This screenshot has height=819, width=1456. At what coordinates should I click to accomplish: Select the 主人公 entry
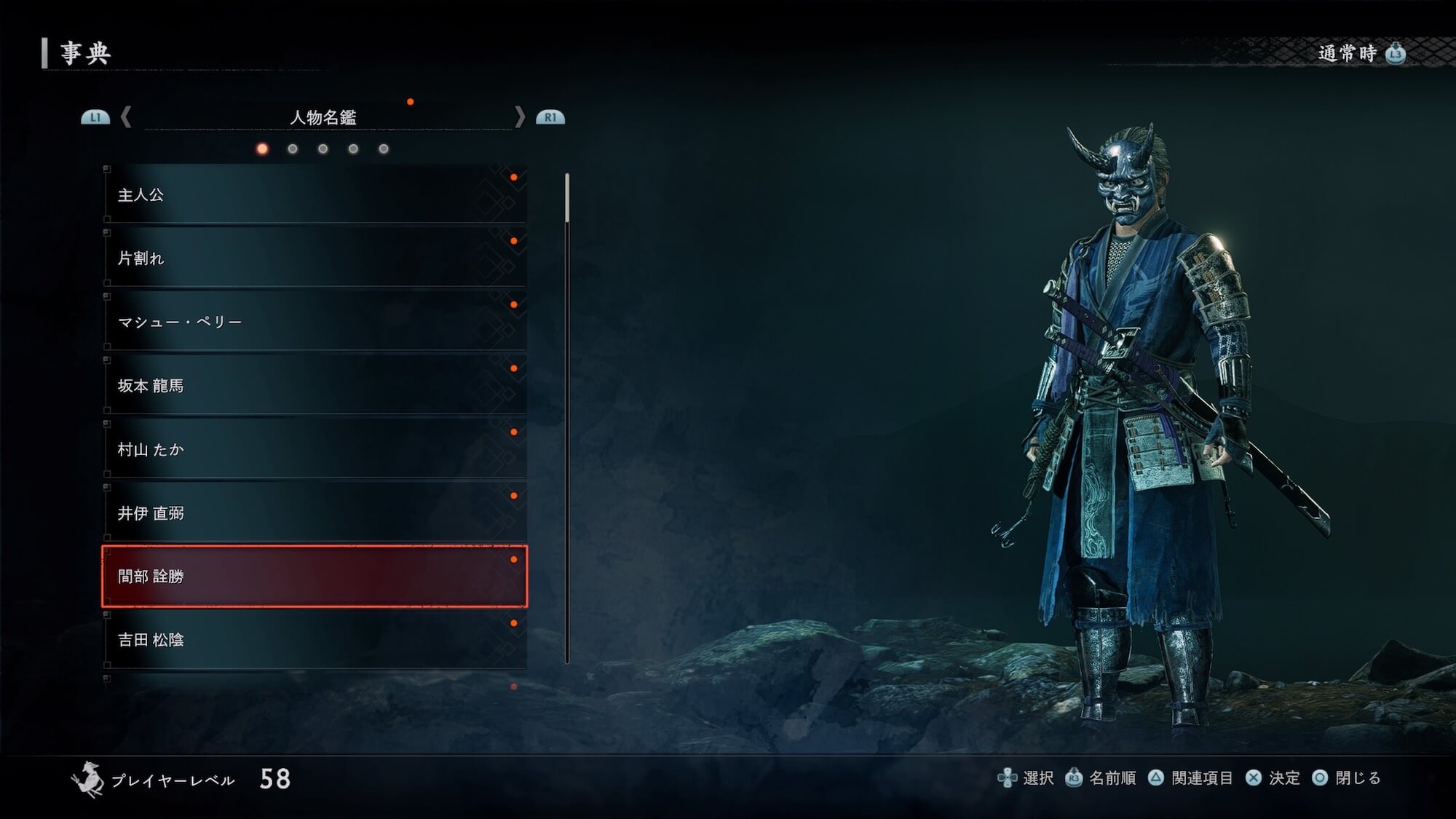[x=314, y=194]
